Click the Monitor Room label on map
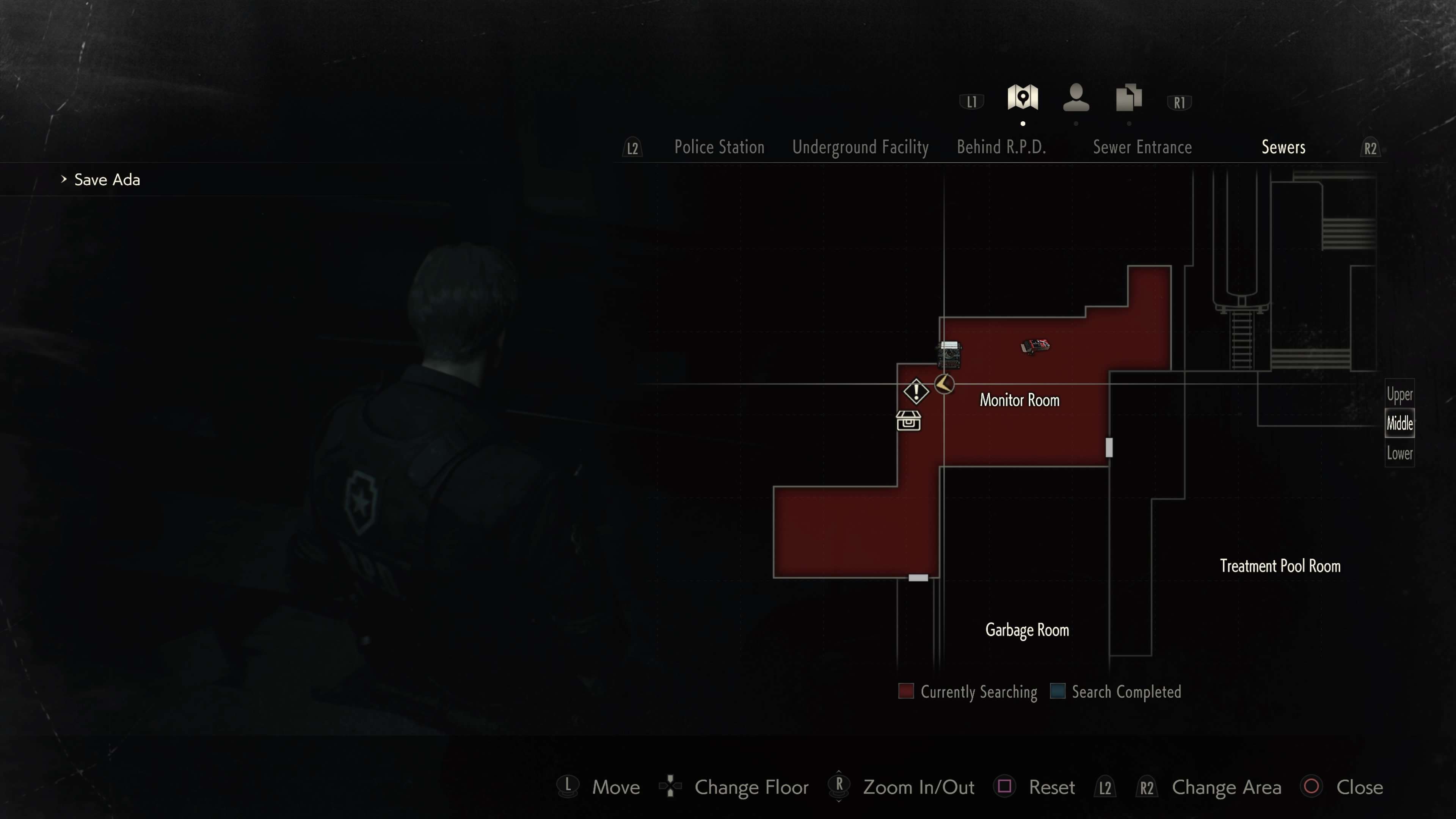This screenshot has height=819, width=1456. 1019,400
